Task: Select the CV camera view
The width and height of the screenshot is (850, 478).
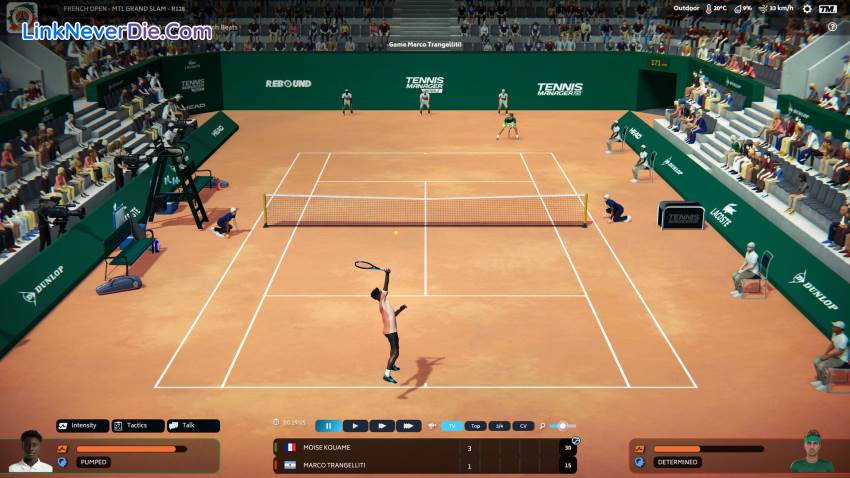Action: pos(523,426)
